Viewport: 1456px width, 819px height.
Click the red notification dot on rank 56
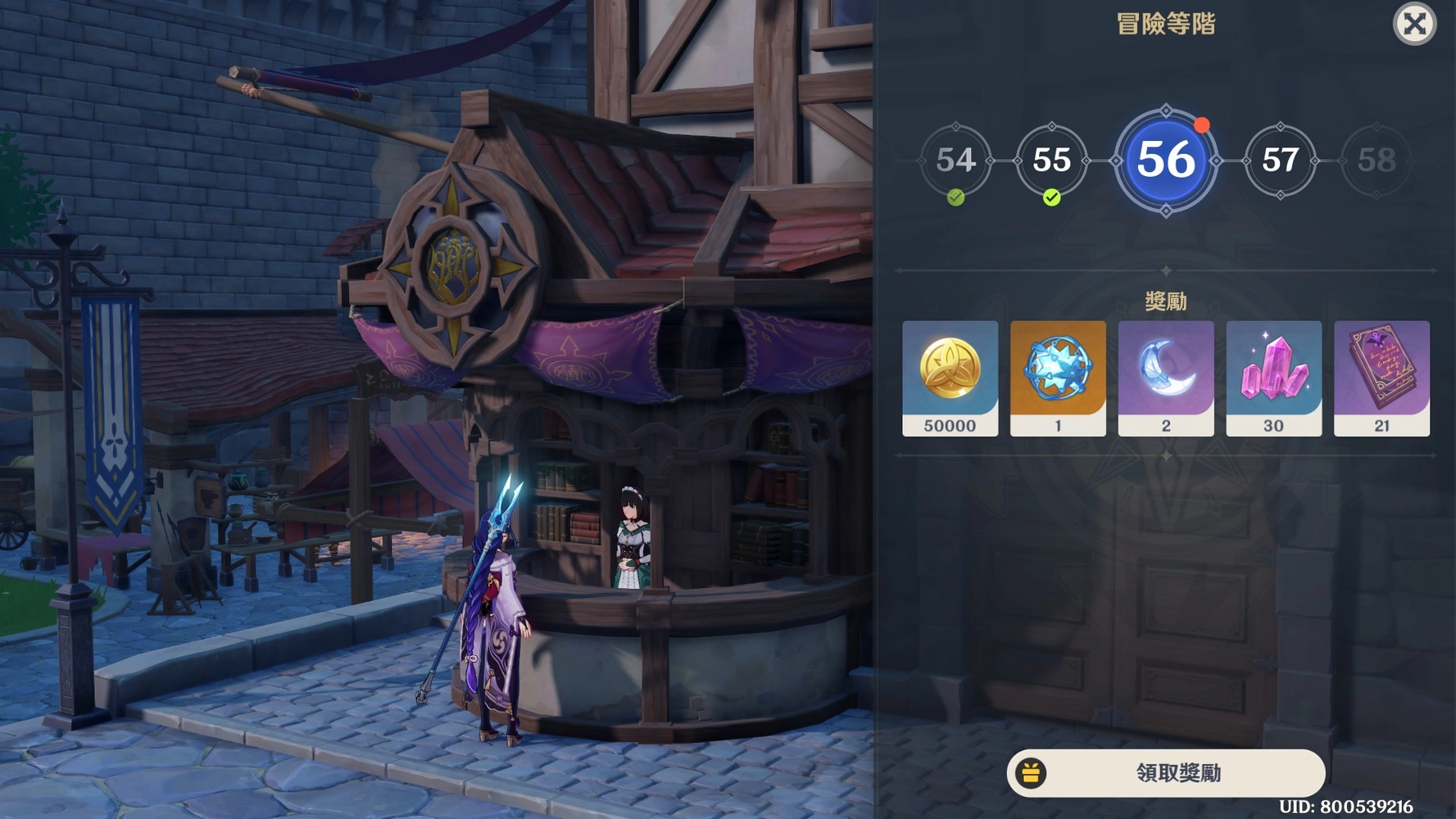pos(1201,124)
